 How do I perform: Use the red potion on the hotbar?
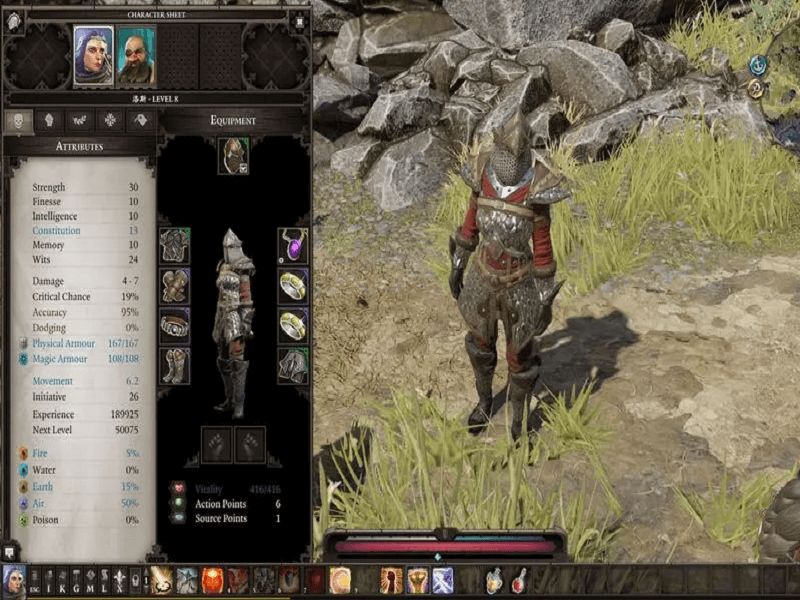pos(519,580)
